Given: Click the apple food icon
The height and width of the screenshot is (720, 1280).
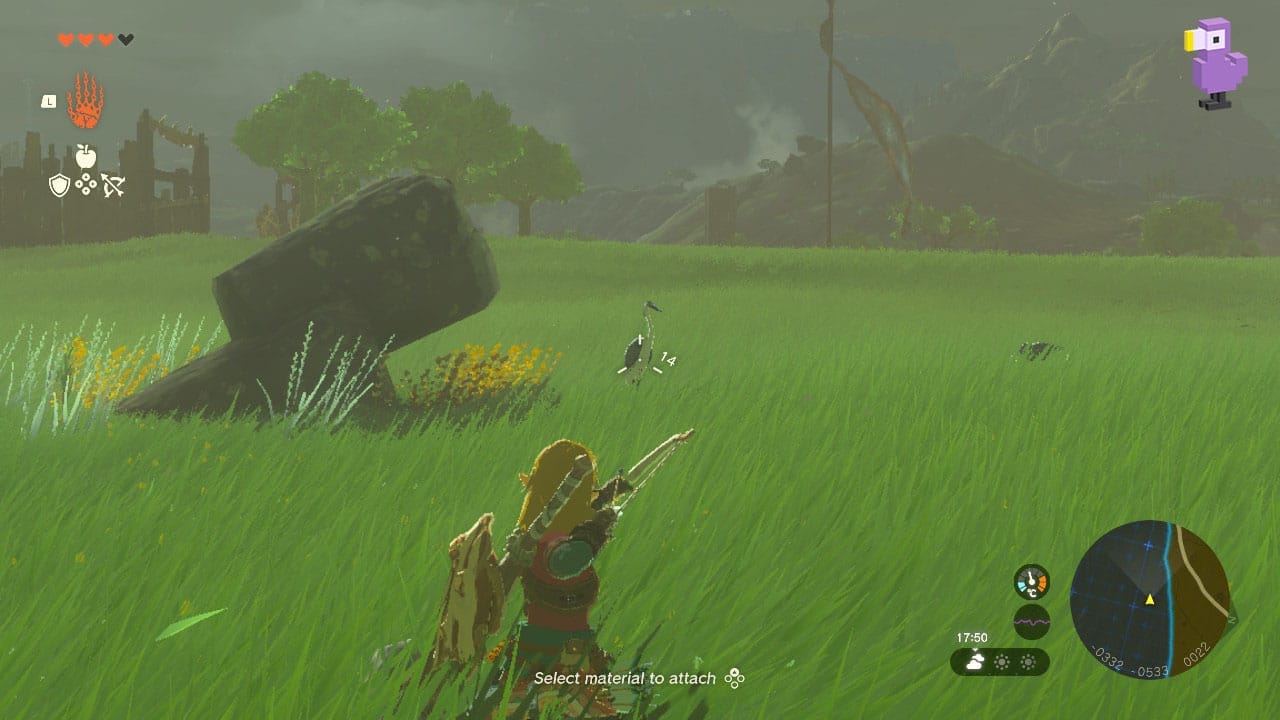Looking at the screenshot, I should coord(86,155).
